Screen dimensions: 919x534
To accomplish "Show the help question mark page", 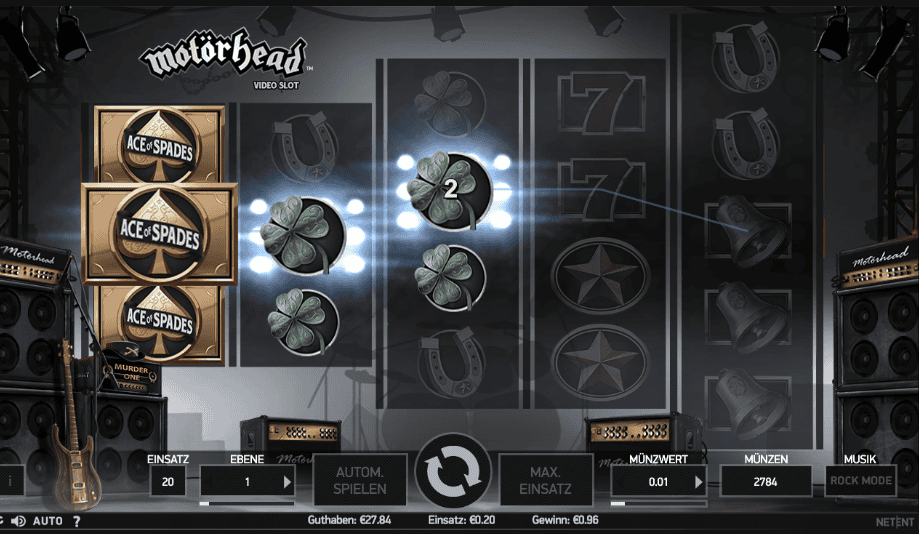I will [x=76, y=521].
